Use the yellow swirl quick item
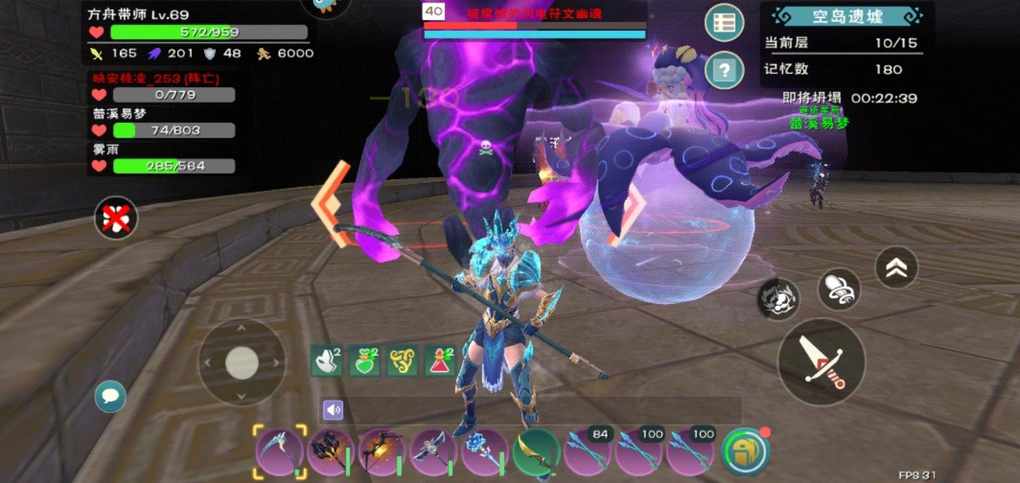This screenshot has height=483, width=1020. 403,361
